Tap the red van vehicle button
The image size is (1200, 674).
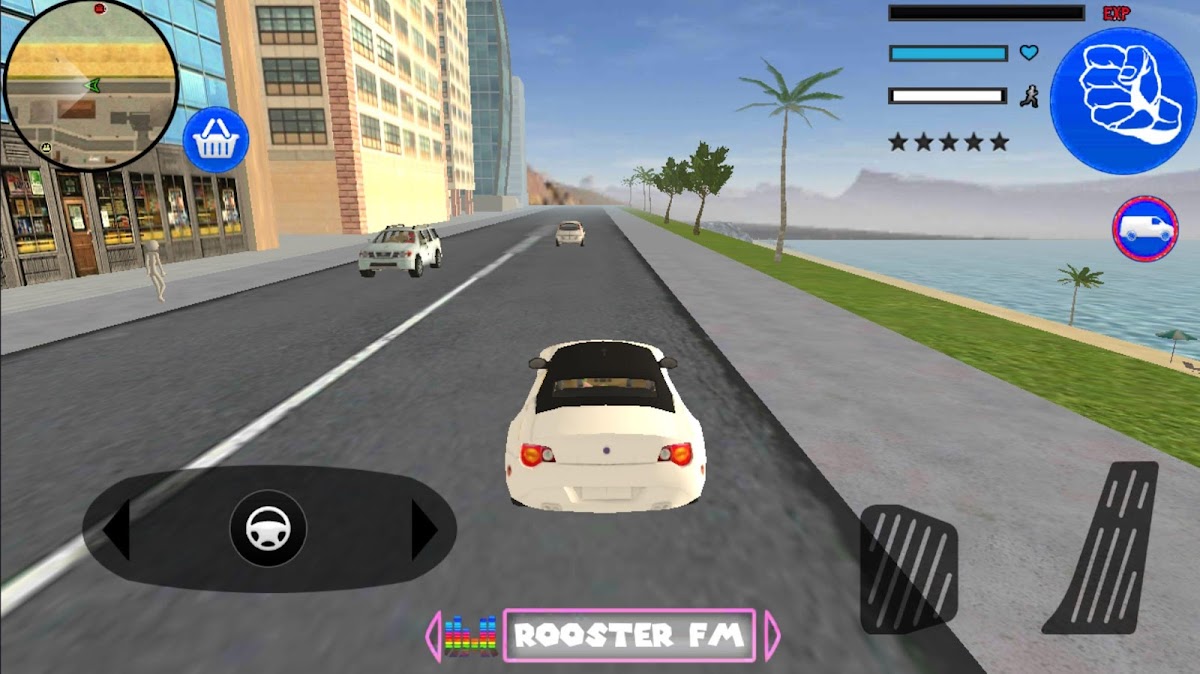pos(1145,229)
